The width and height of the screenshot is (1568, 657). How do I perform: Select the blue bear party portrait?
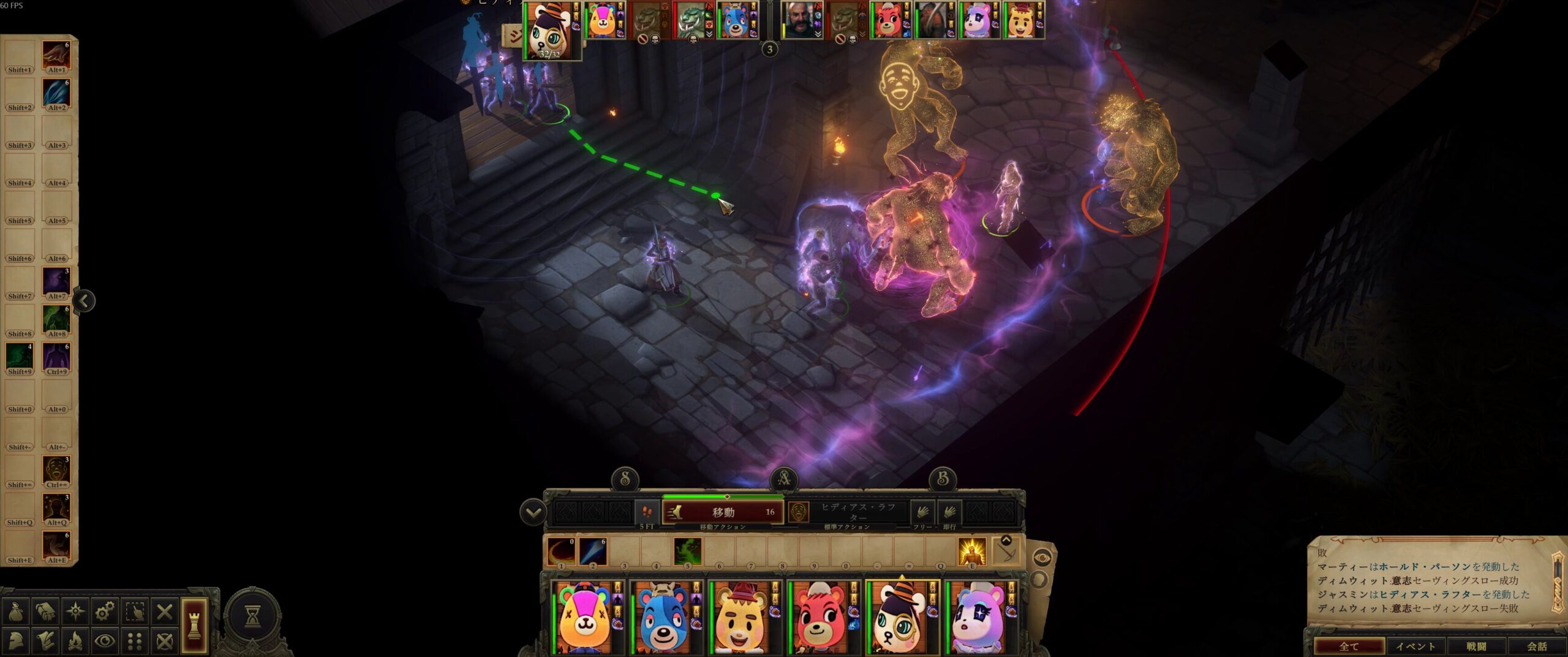point(665,618)
